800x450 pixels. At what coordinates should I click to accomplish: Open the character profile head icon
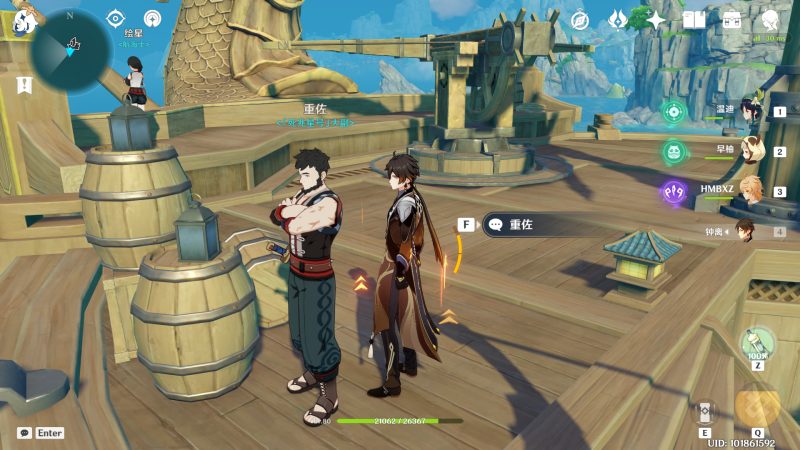click(770, 20)
